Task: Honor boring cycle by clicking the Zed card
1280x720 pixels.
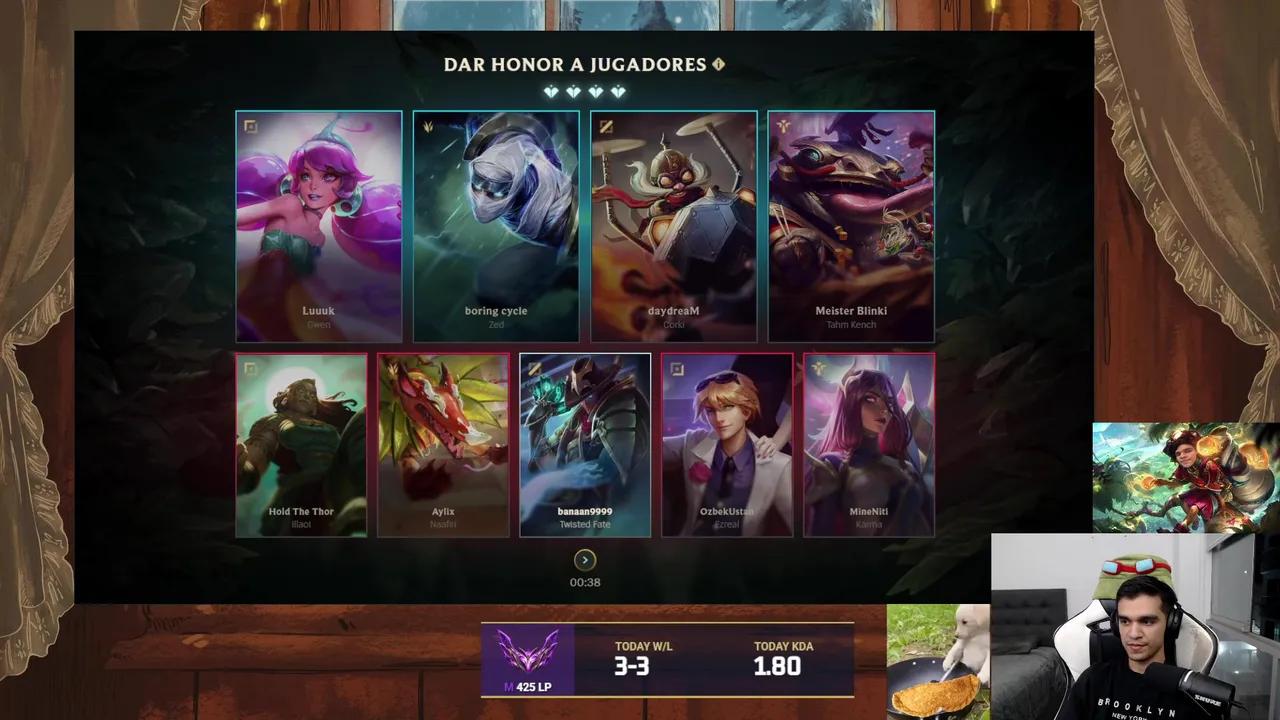Action: point(495,226)
